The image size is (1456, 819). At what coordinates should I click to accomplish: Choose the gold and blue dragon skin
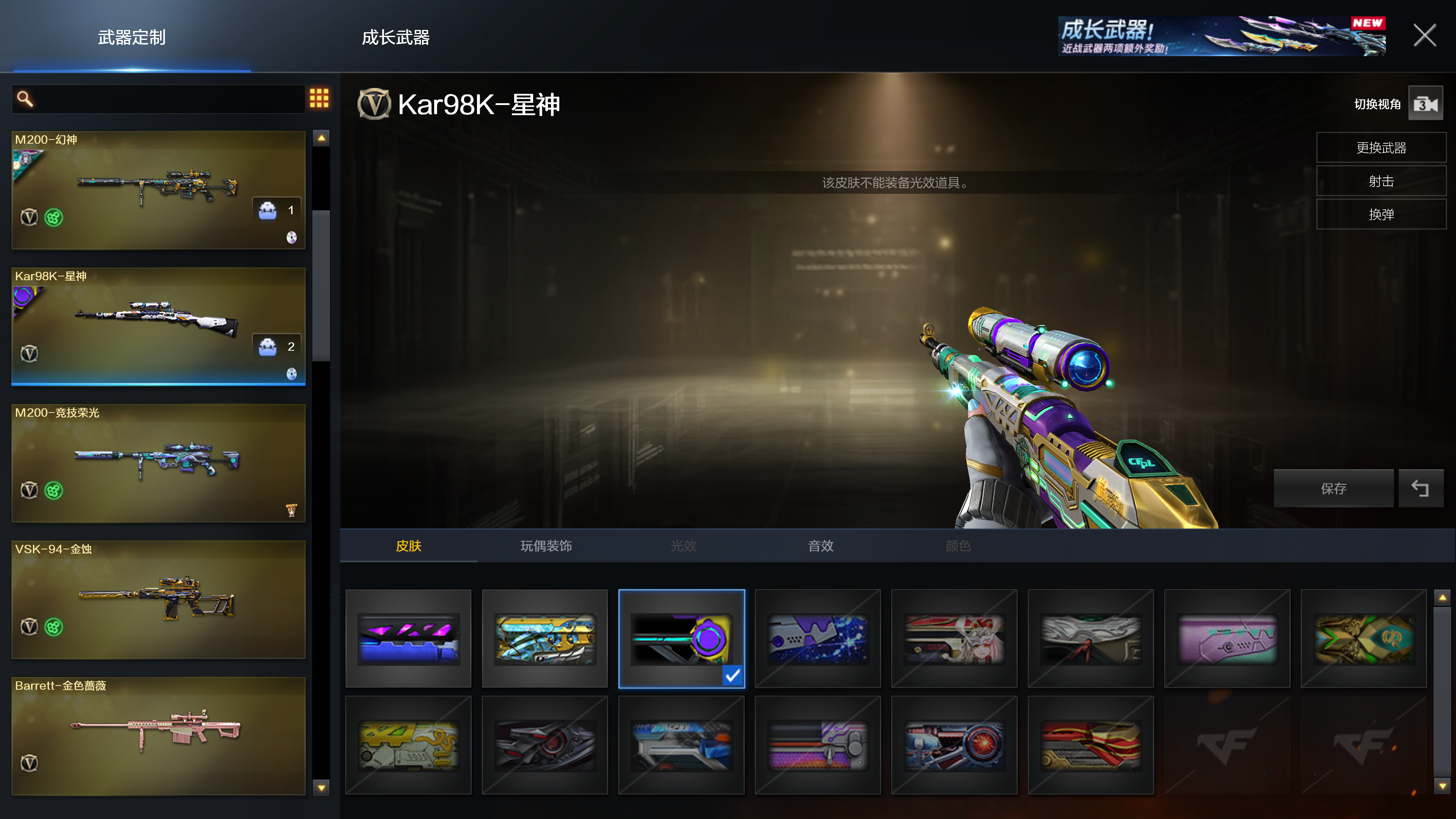click(x=545, y=638)
